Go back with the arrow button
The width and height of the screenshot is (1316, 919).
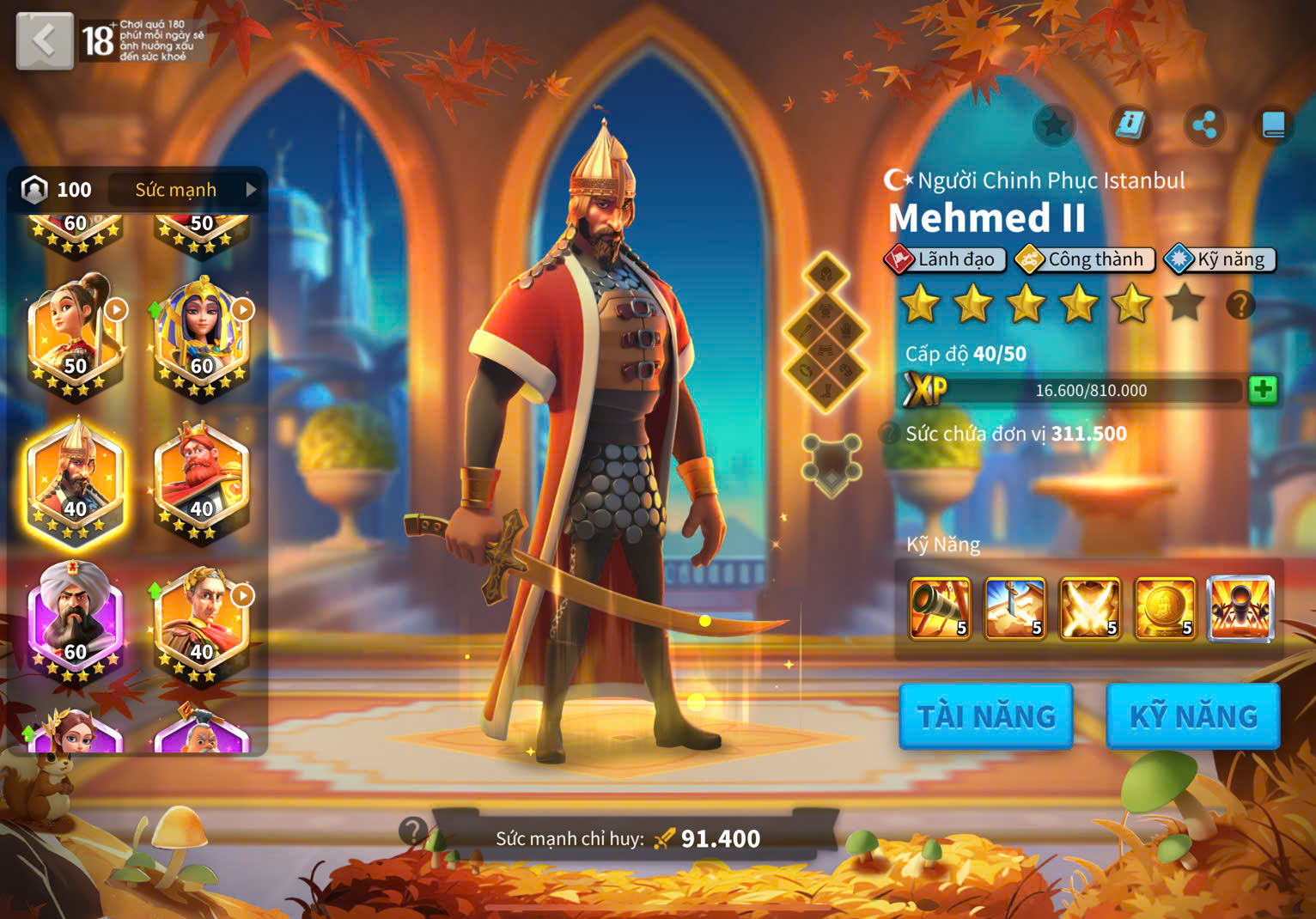[45, 40]
